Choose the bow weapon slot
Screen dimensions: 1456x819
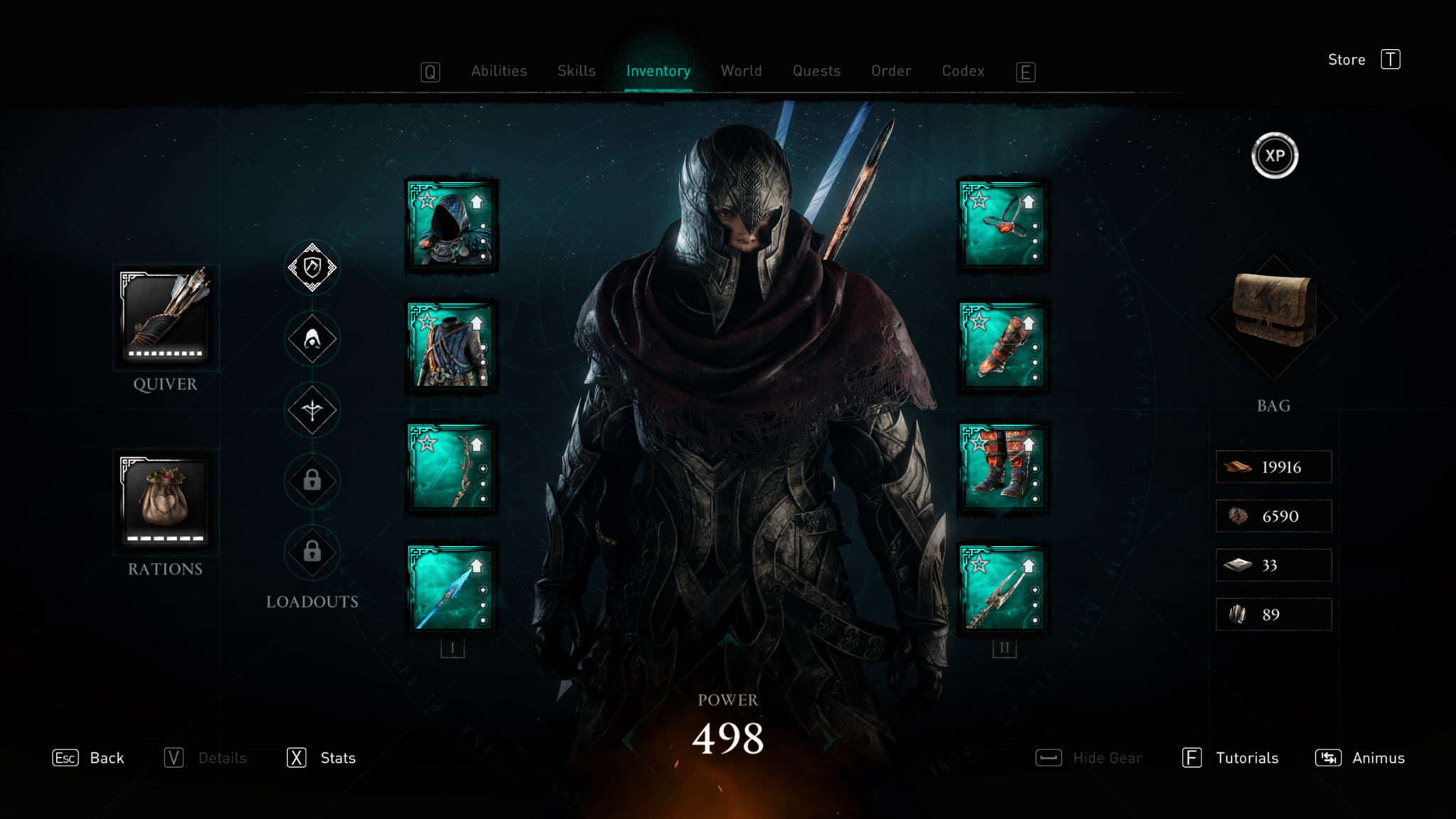coord(451,467)
